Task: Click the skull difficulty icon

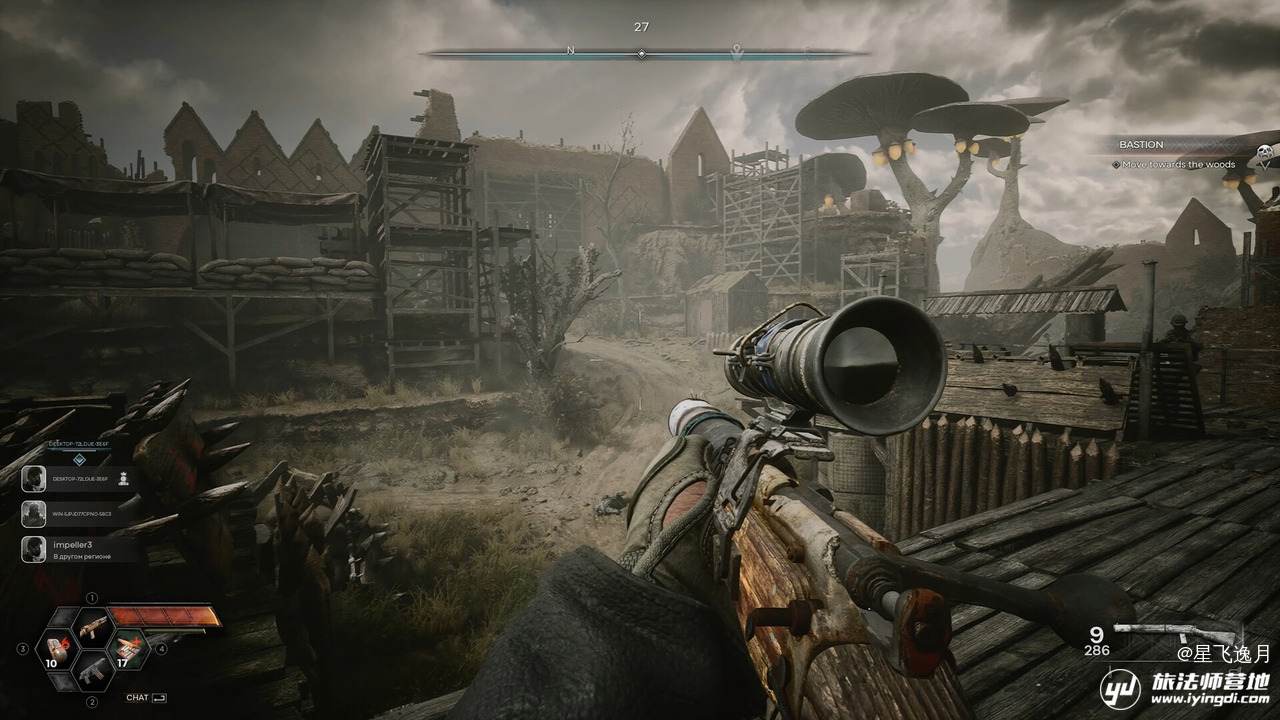Action: 1264,153
